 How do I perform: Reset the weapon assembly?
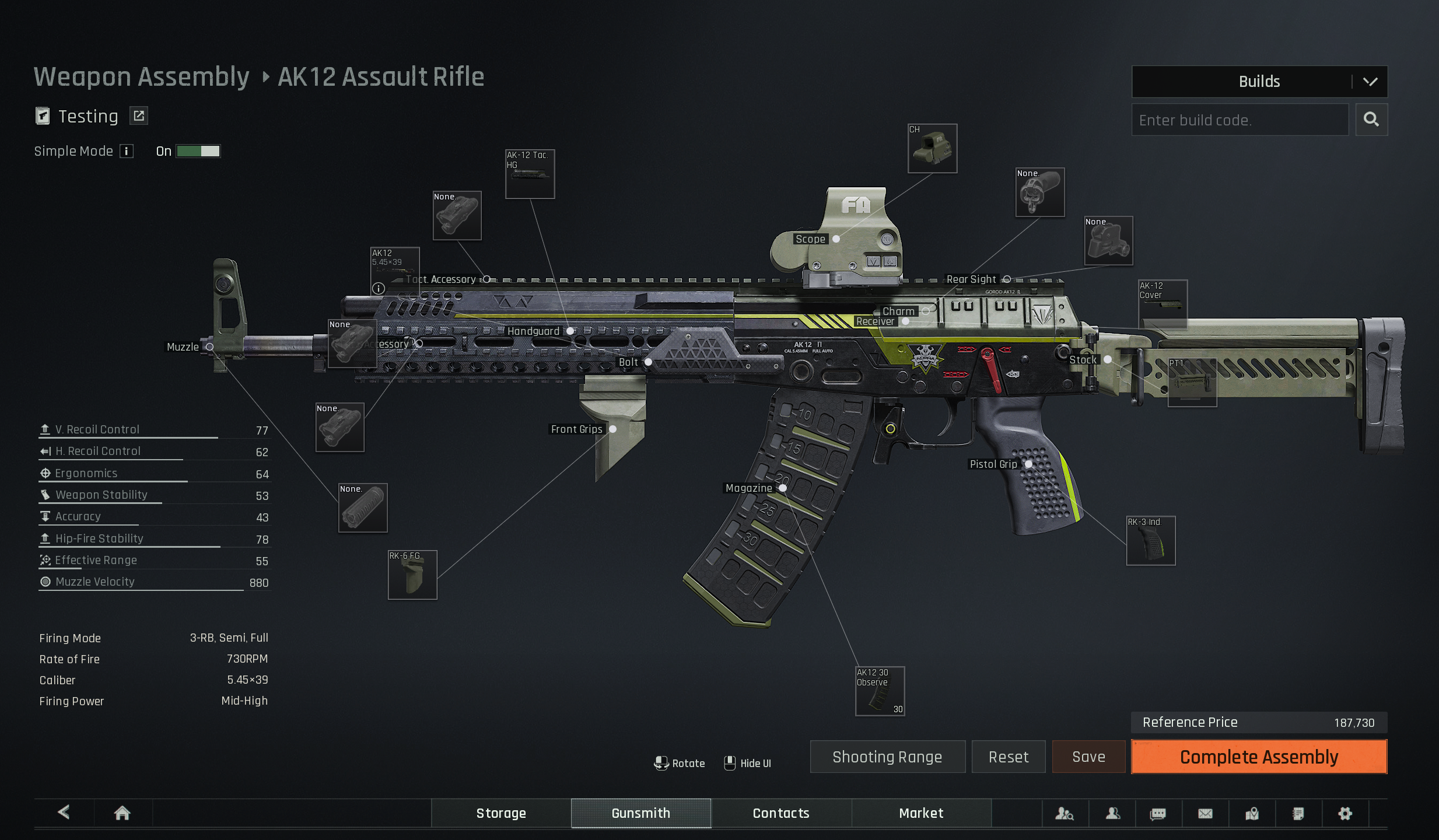coord(1009,757)
